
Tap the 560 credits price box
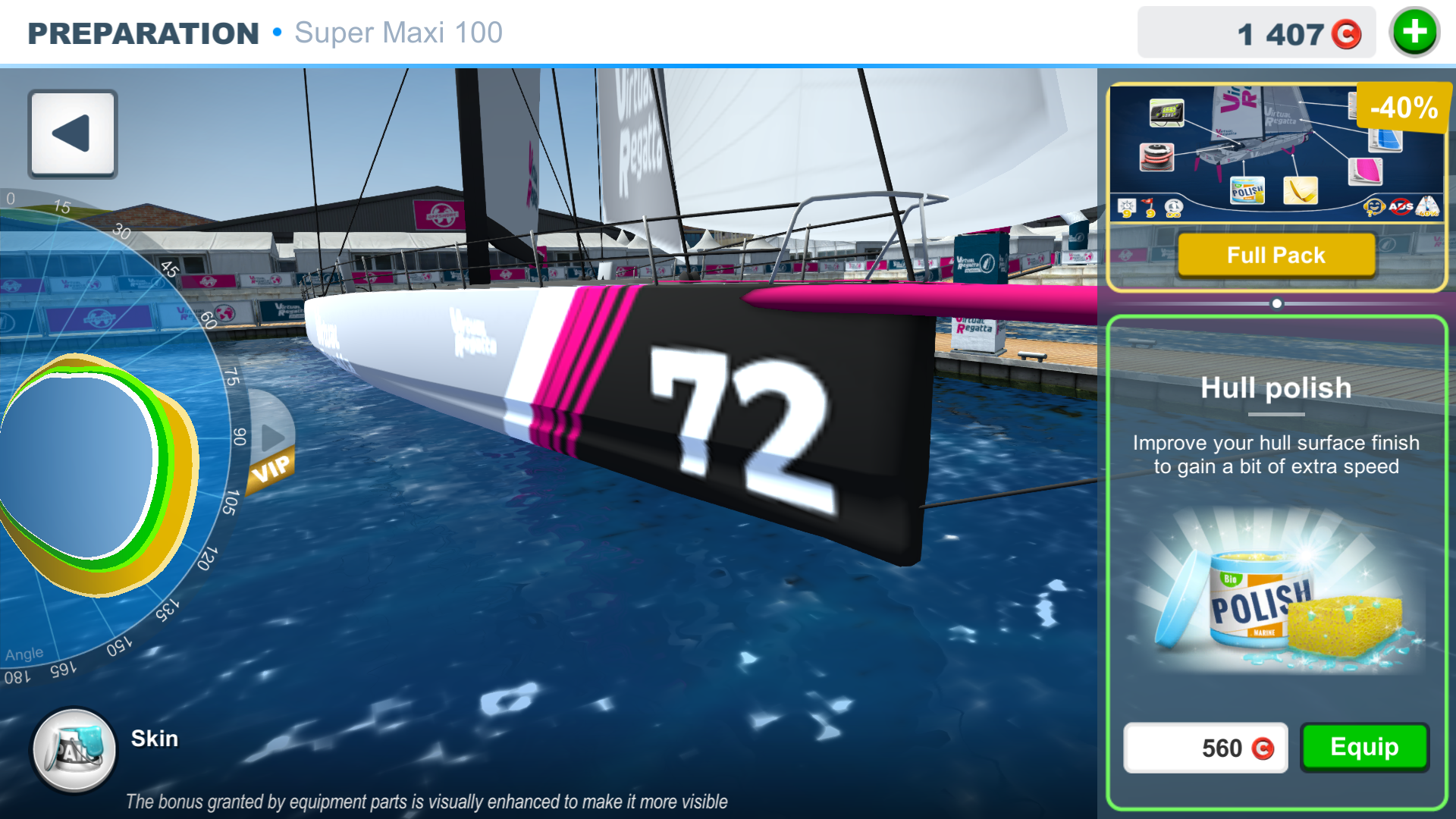click(1206, 748)
